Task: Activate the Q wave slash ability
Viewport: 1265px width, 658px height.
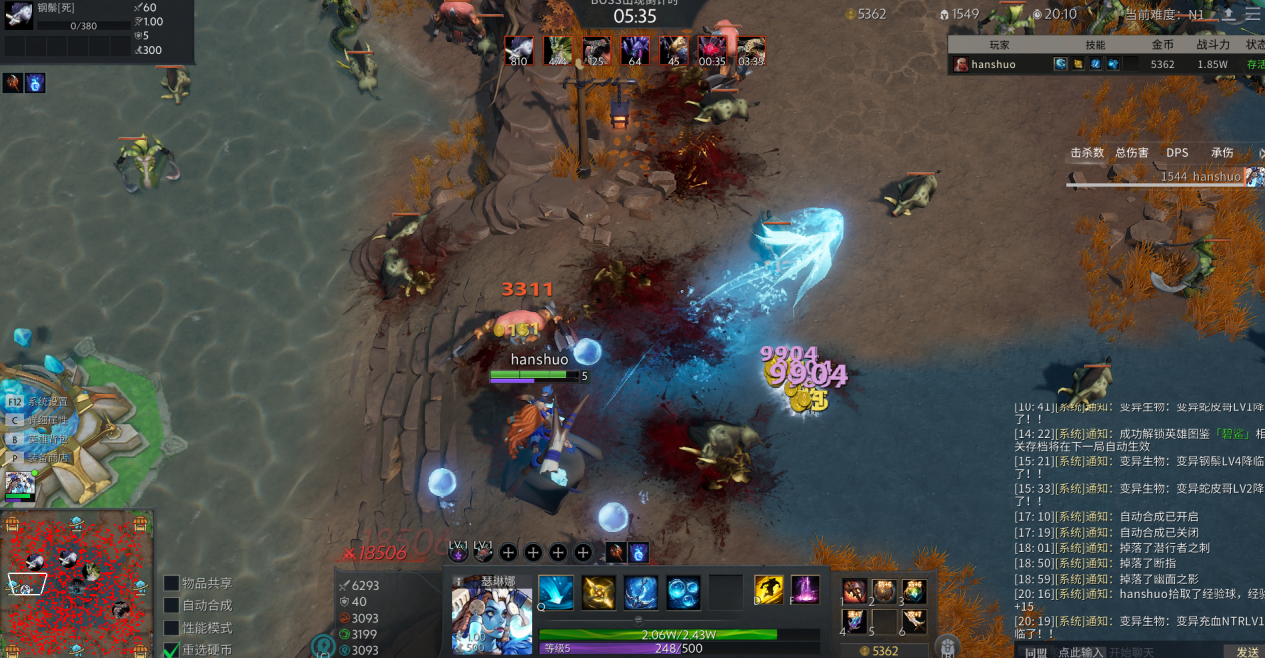Action: pos(556,592)
